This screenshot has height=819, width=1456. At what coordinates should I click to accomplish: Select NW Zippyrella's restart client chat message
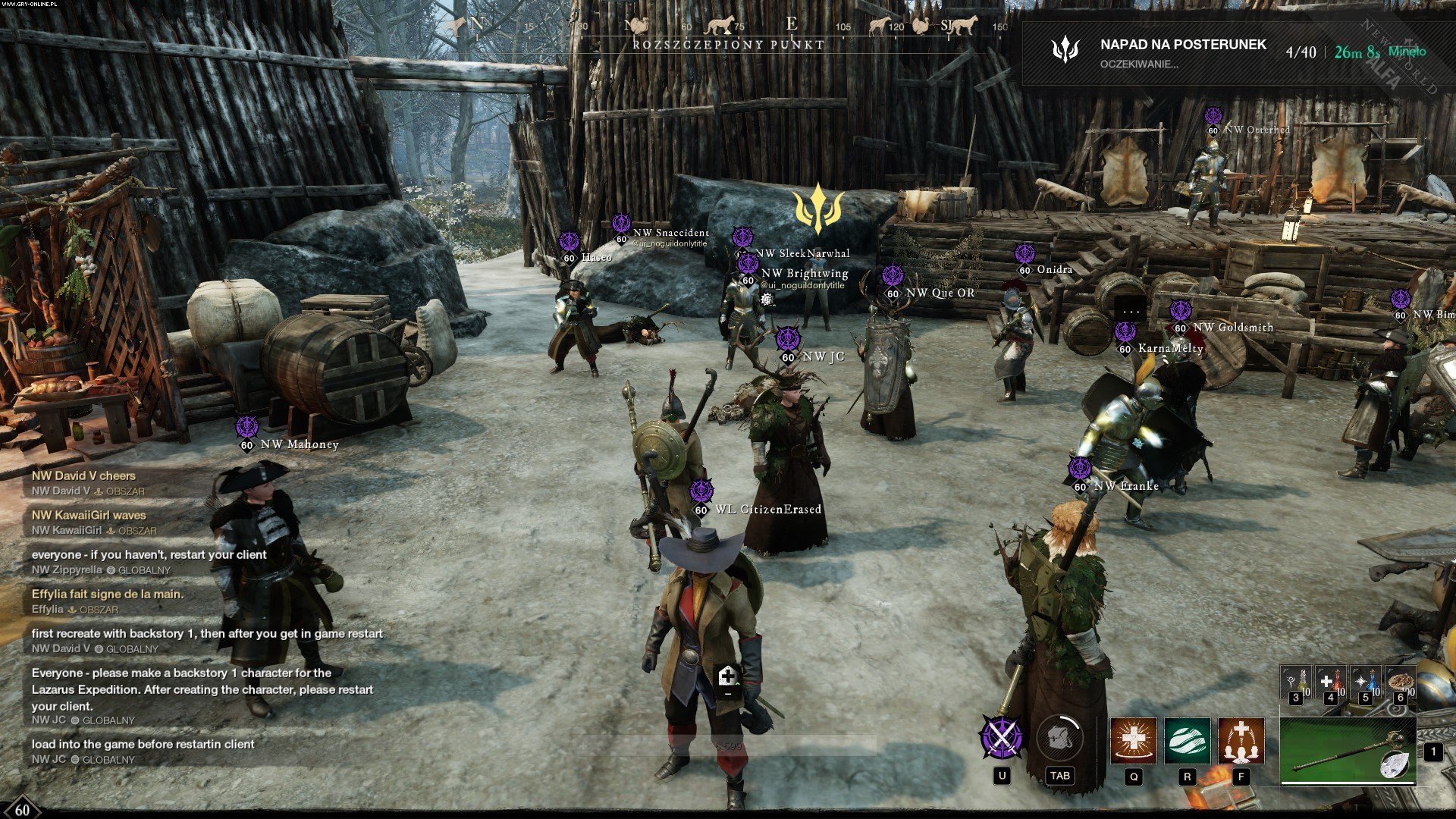tap(149, 555)
